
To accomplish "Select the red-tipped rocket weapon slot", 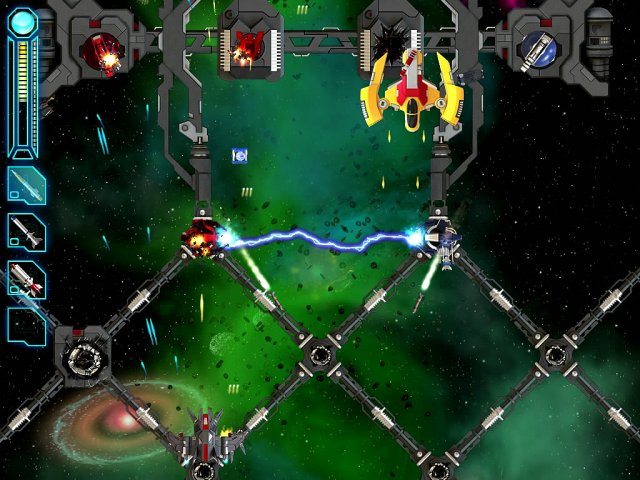I will 26,279.
